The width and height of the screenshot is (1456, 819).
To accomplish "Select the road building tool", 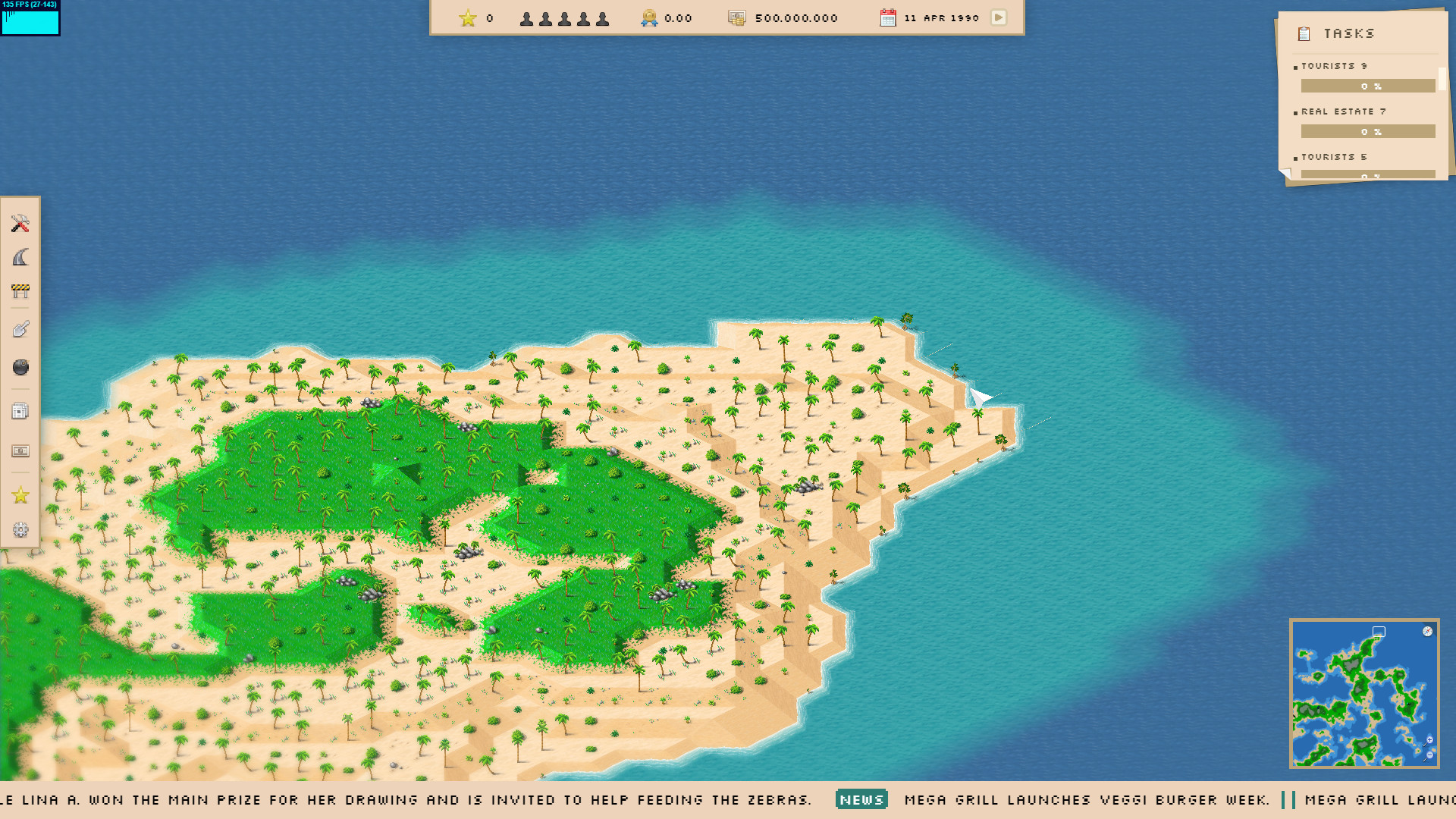I will (x=20, y=258).
